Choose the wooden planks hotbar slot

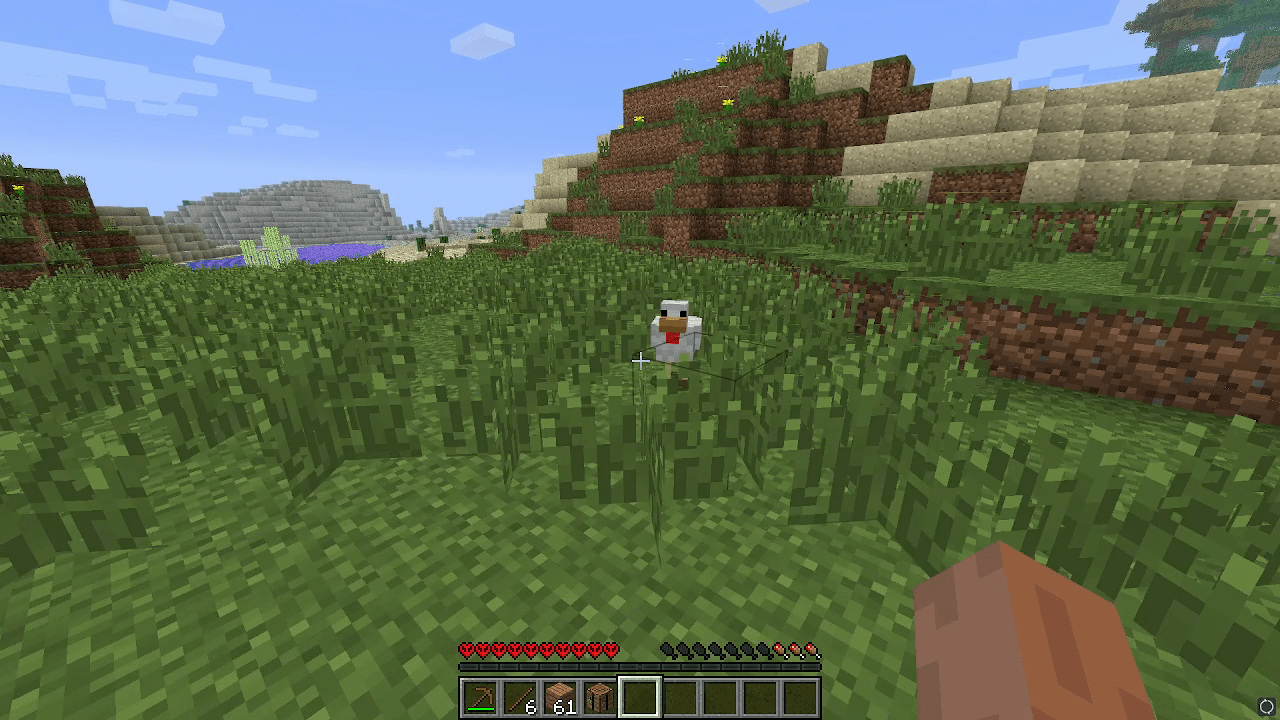560,697
